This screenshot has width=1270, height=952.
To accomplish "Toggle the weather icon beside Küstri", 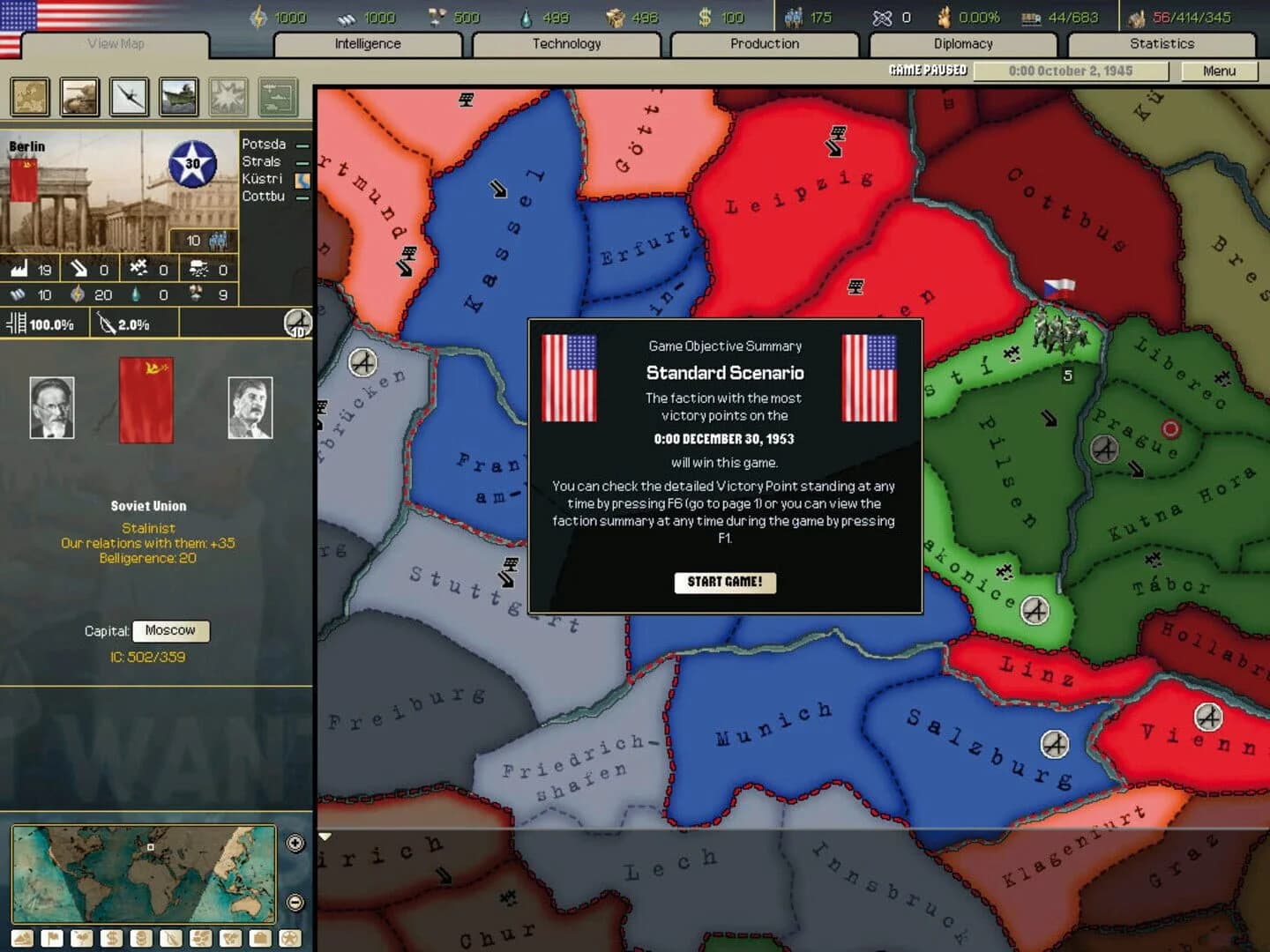I will tap(303, 179).
